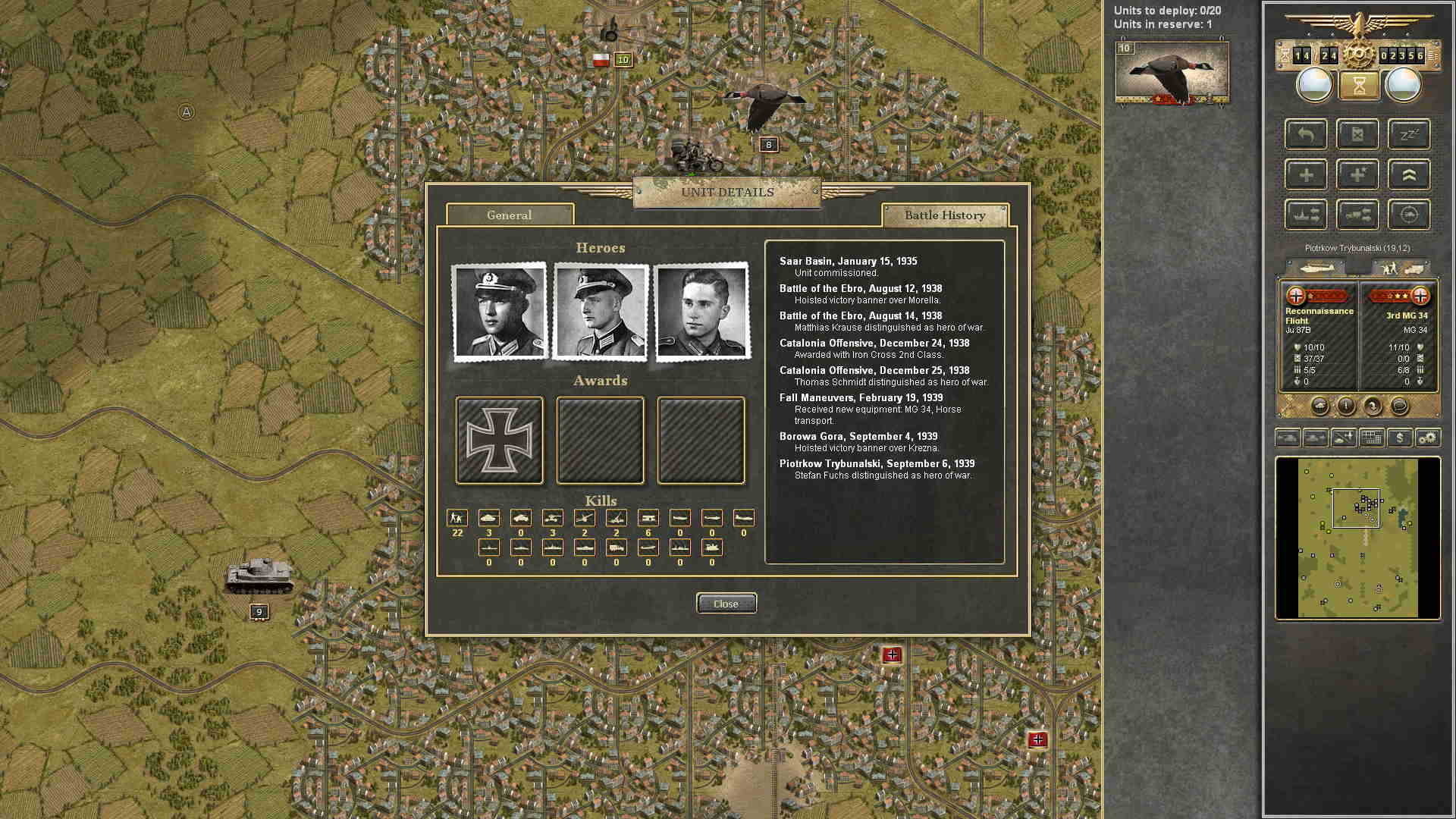The height and width of the screenshot is (819, 1456).
Task: Select the reserve unit thumbnail
Action: coord(1172,72)
